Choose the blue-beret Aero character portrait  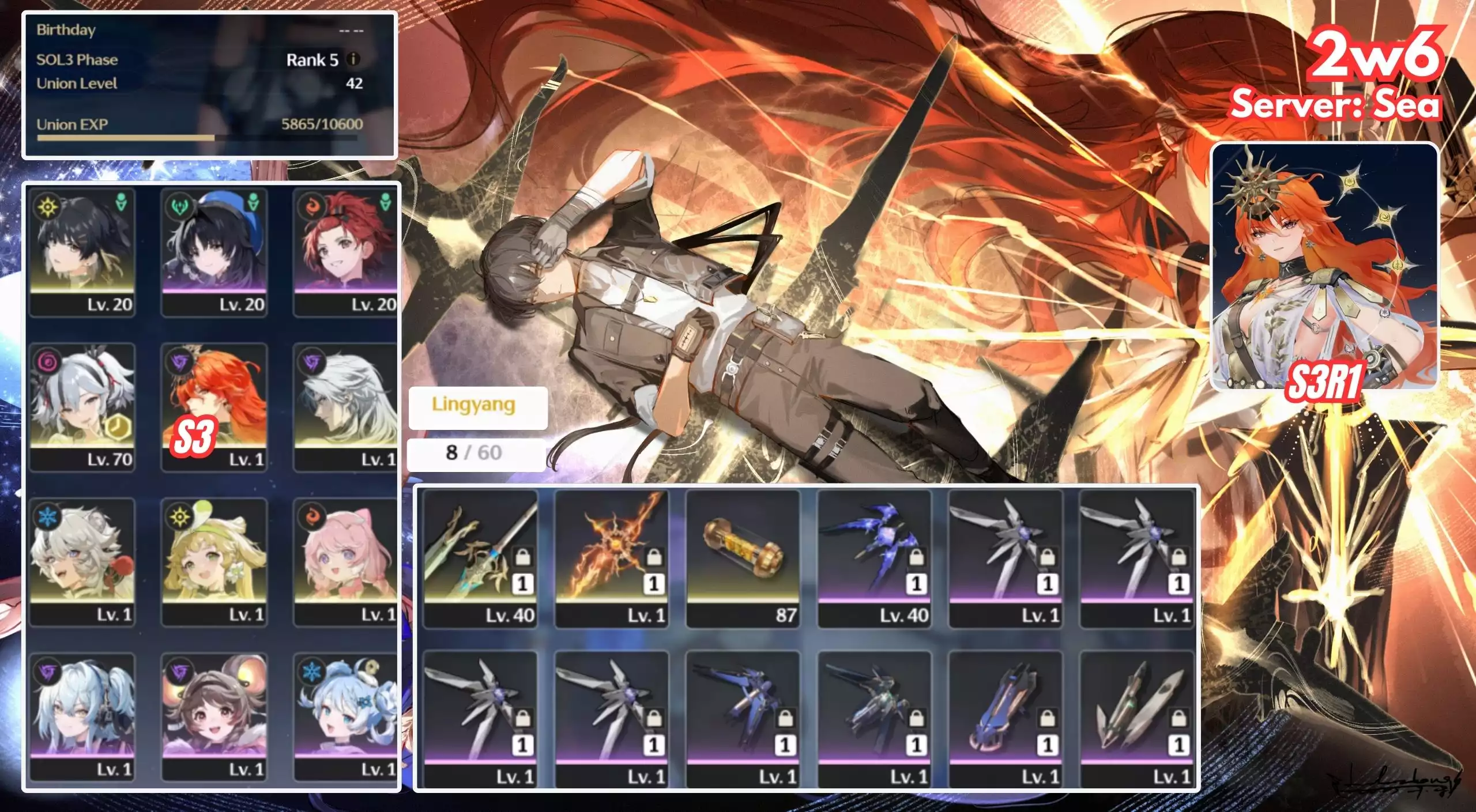[x=214, y=252]
